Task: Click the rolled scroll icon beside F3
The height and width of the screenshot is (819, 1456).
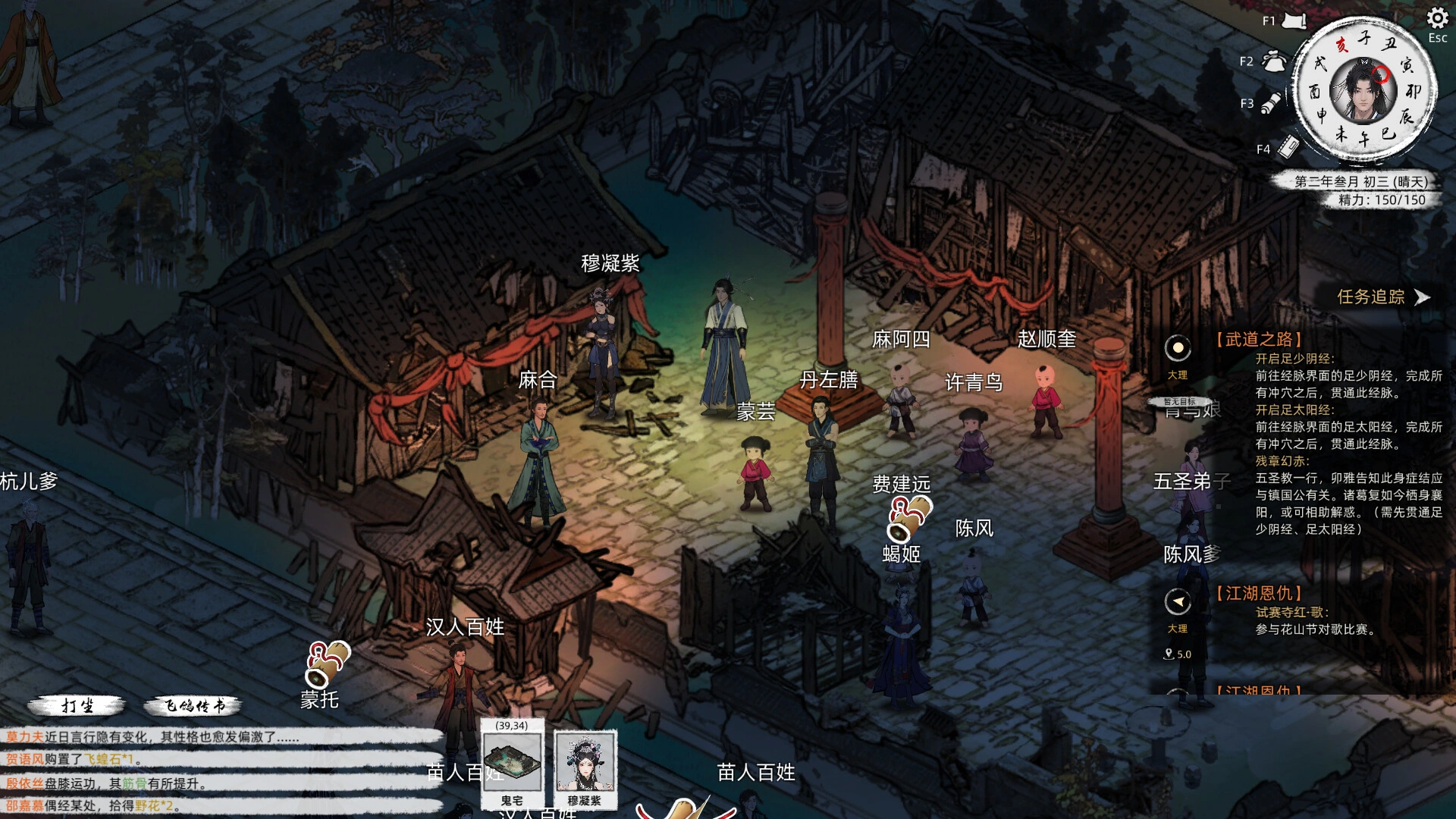Action: coord(1272,103)
